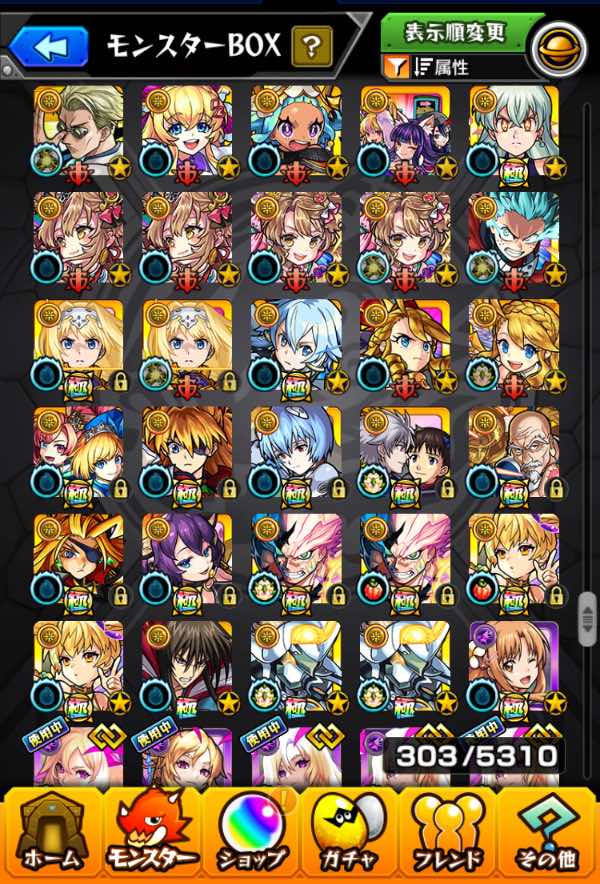Select the sunglasses man with white hair
This screenshot has width=600, height=884.
coord(79,130)
